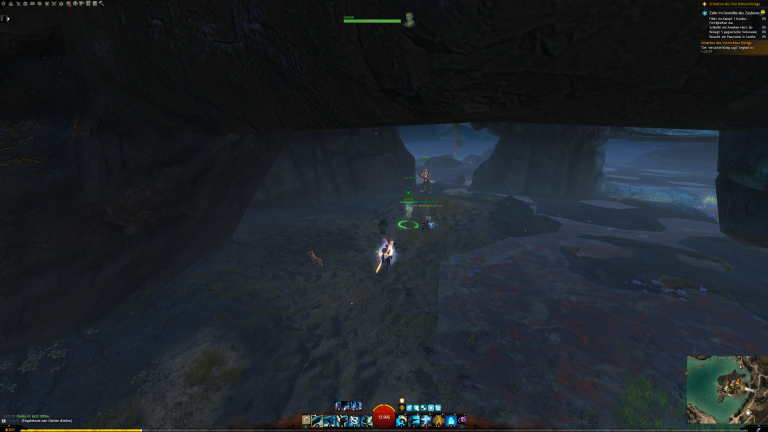768x432 pixels.
Task: Use the healing skill right of the health orb
Action: (x=401, y=421)
